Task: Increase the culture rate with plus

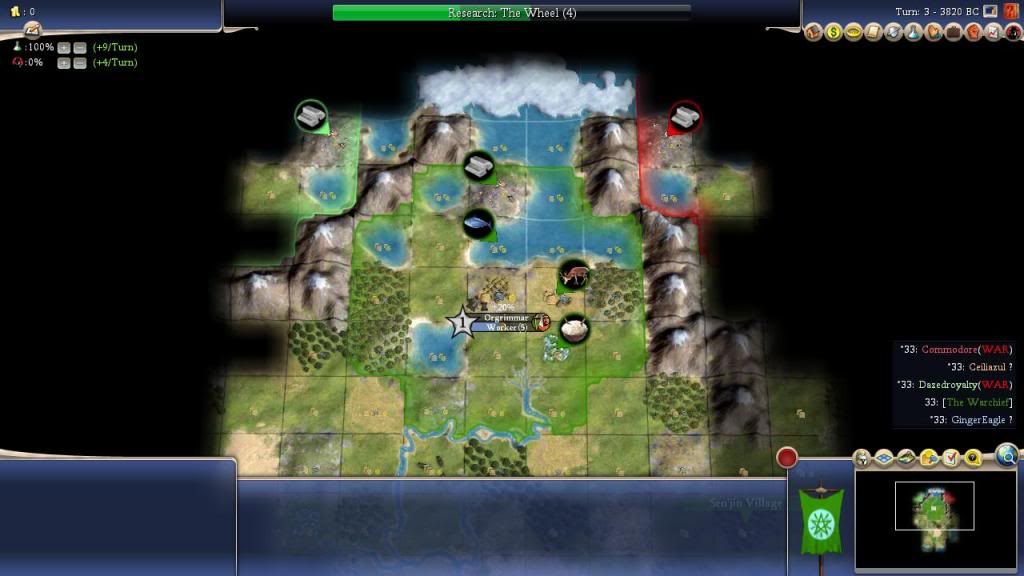Action: (x=63, y=62)
